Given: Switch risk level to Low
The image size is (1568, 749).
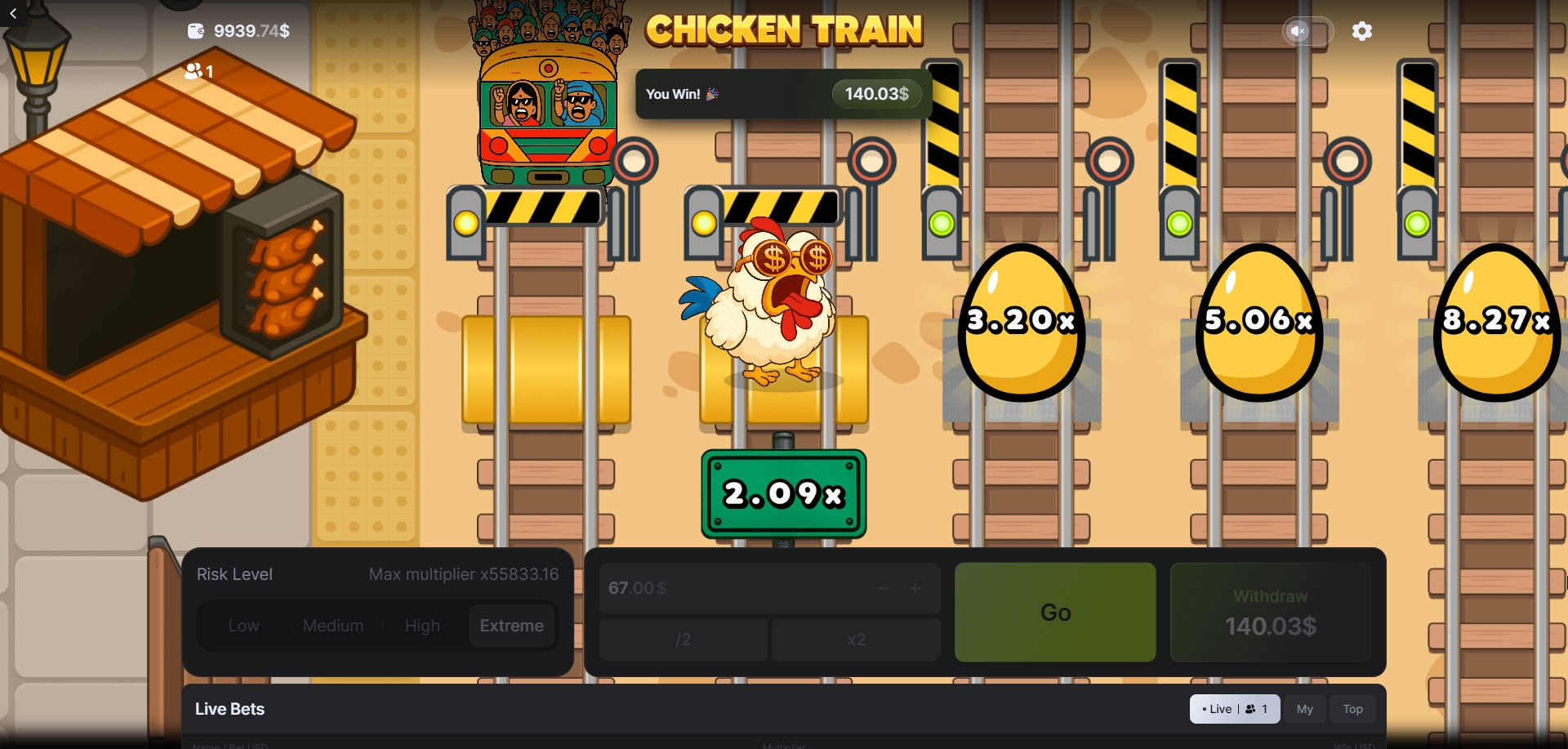Looking at the screenshot, I should click(243, 625).
